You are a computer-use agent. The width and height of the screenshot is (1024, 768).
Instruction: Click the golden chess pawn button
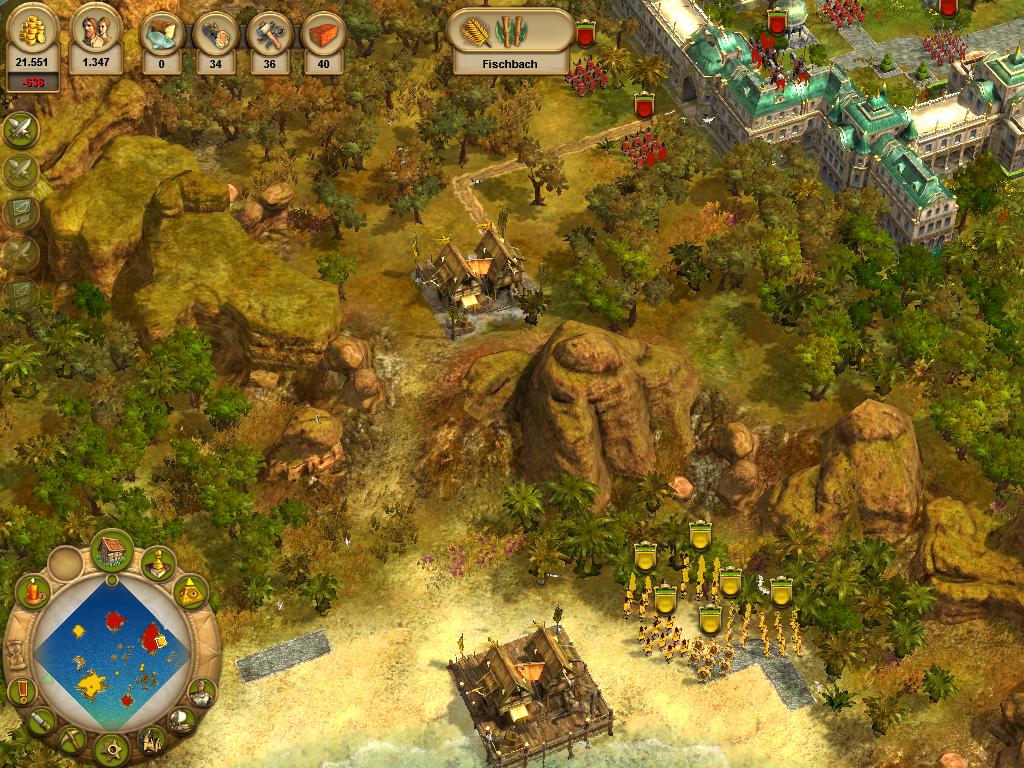click(x=158, y=565)
